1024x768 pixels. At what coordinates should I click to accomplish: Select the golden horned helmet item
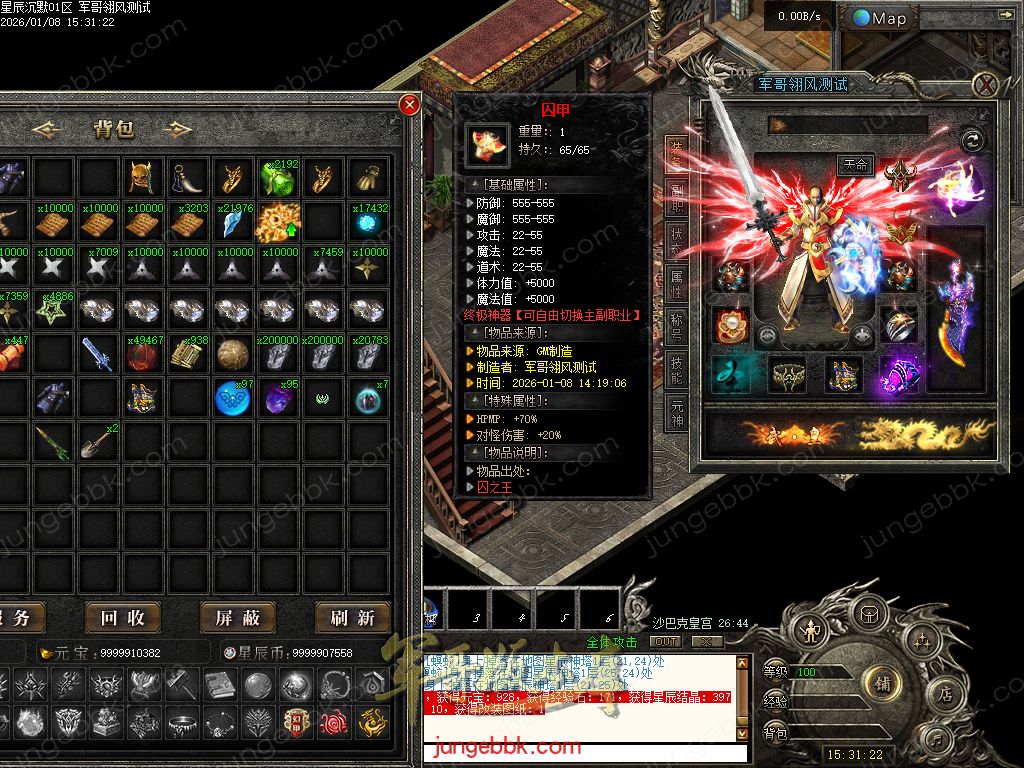(140, 178)
